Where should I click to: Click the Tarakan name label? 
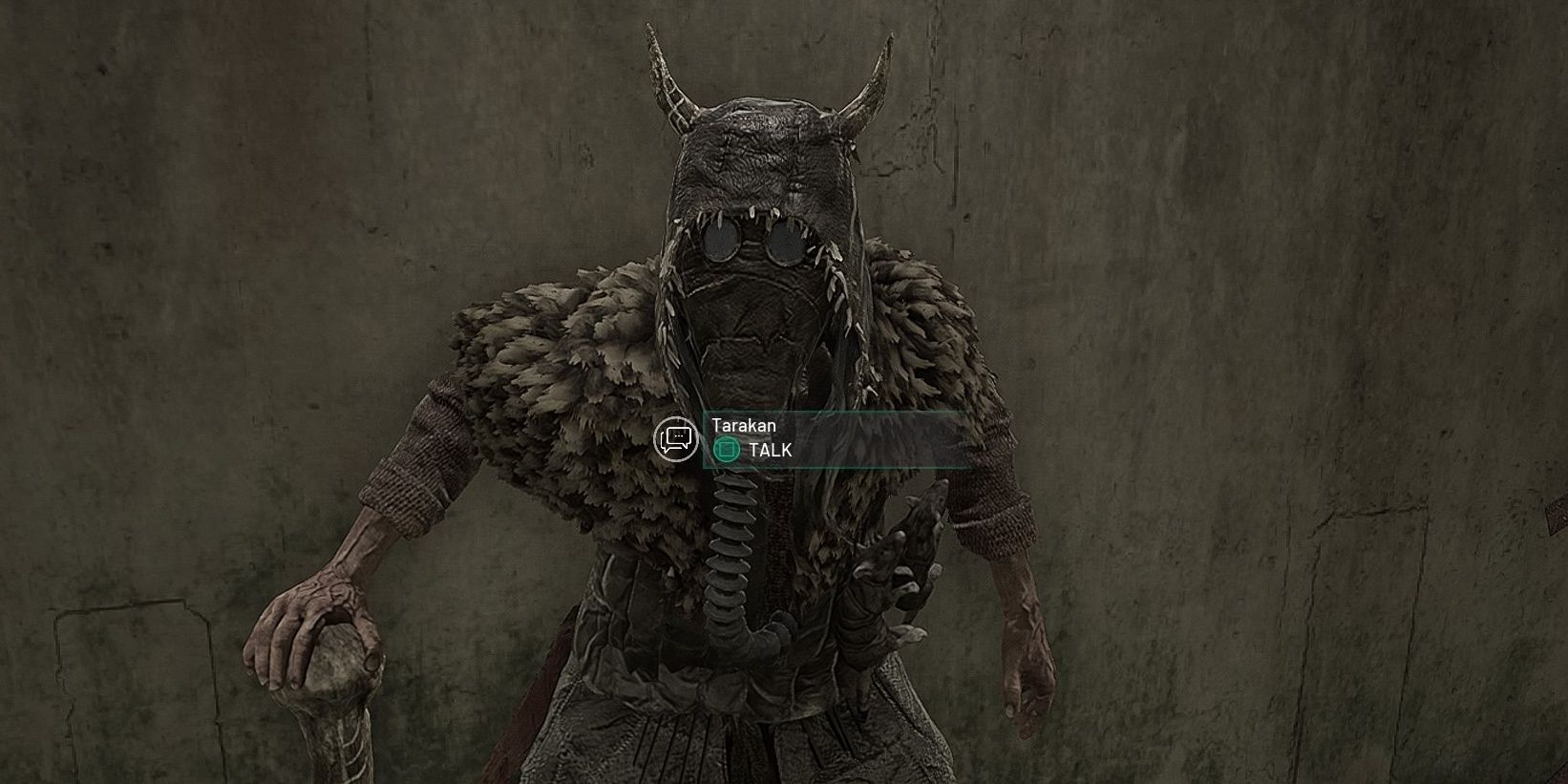742,427
